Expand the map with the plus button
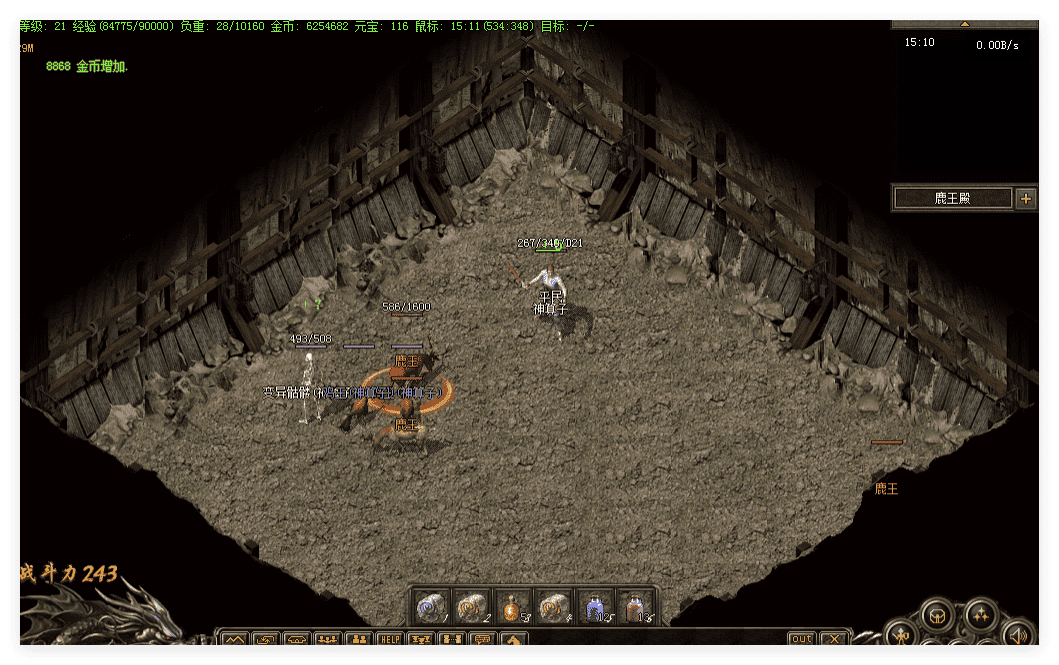The image size is (1059, 665). [x=1025, y=198]
